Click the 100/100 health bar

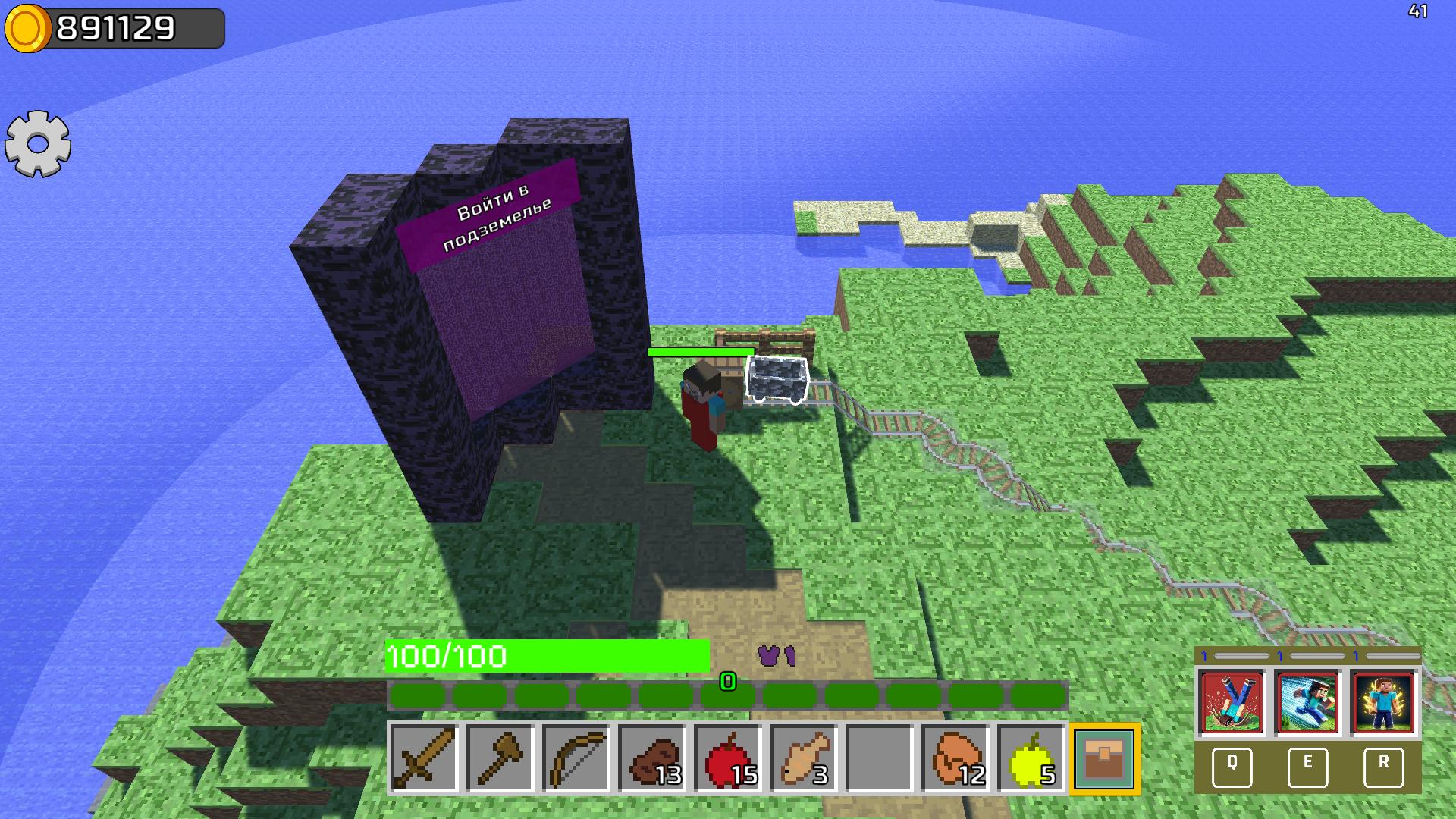[x=544, y=657]
